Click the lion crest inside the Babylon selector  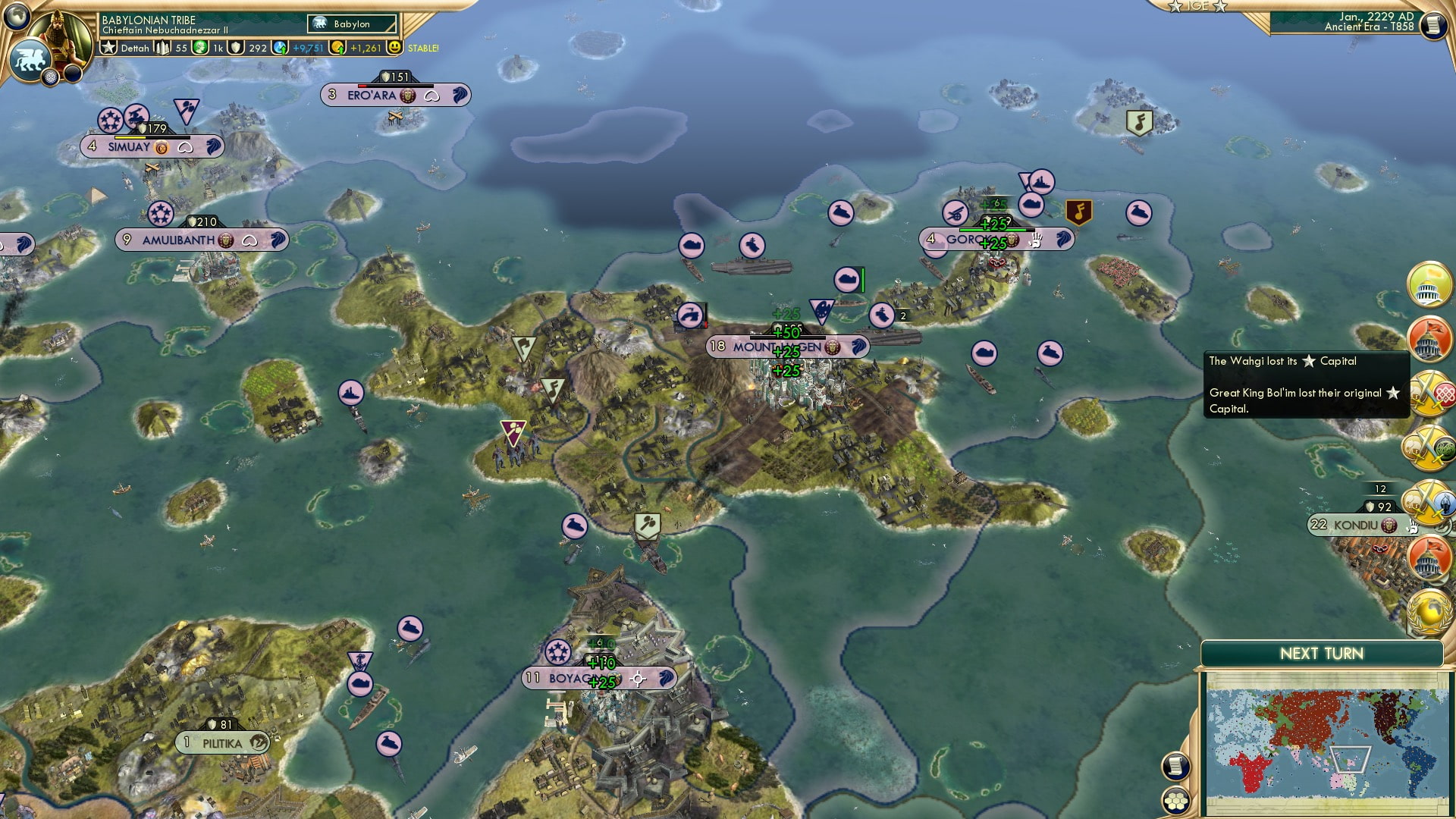click(x=319, y=24)
